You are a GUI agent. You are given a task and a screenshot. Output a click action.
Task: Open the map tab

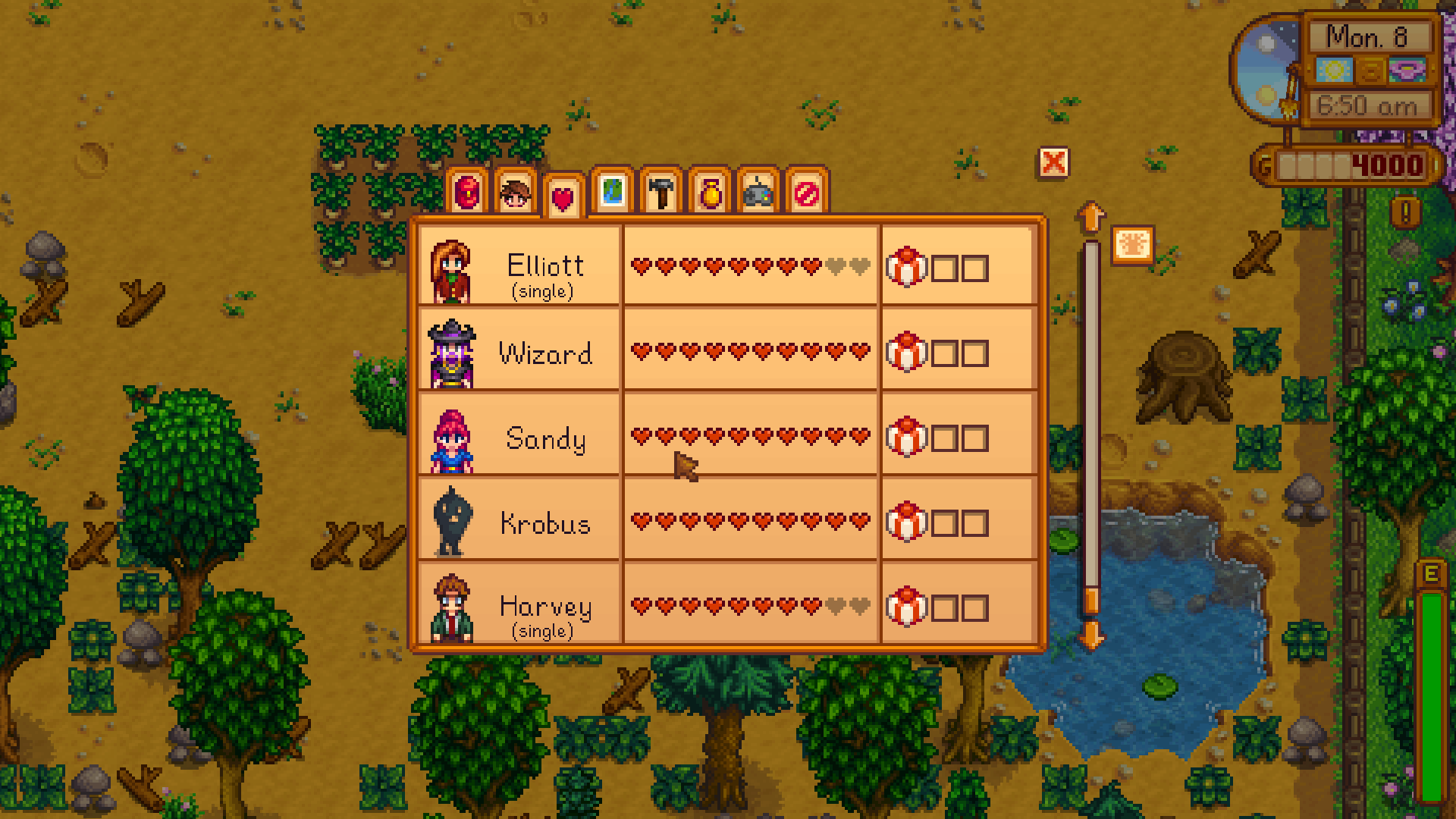613,193
